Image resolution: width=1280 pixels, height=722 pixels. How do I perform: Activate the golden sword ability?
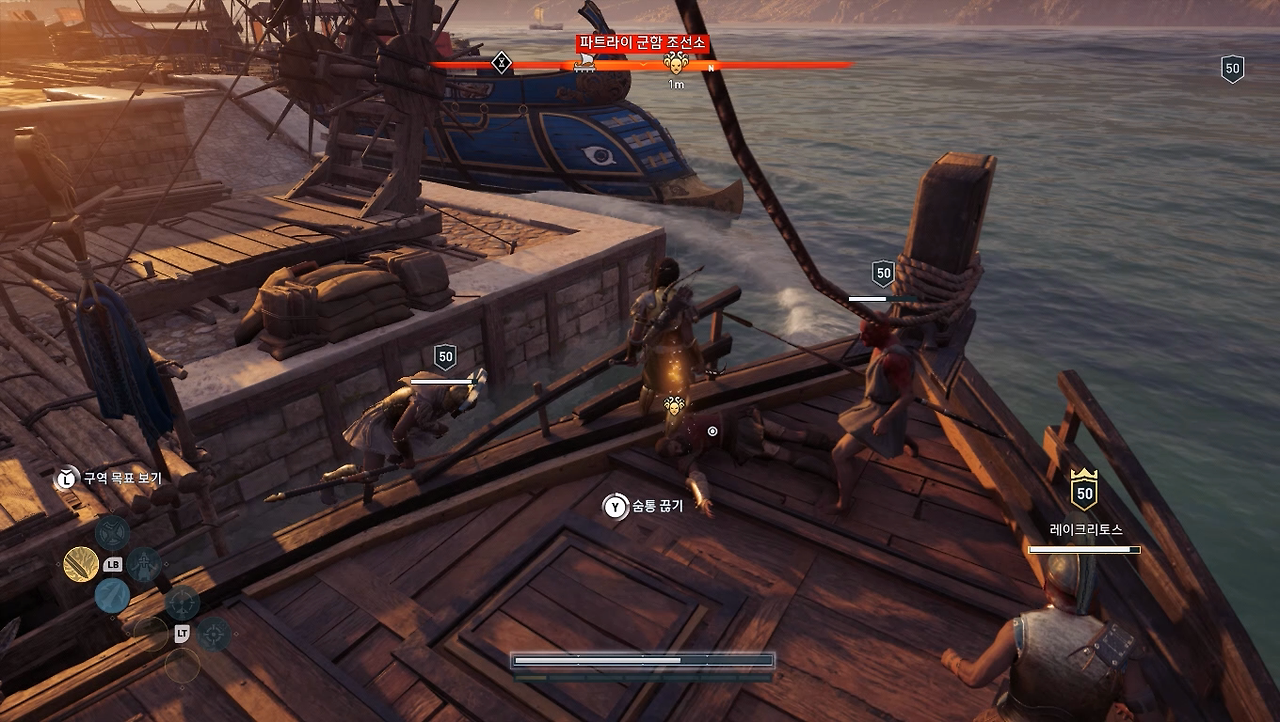(81, 565)
